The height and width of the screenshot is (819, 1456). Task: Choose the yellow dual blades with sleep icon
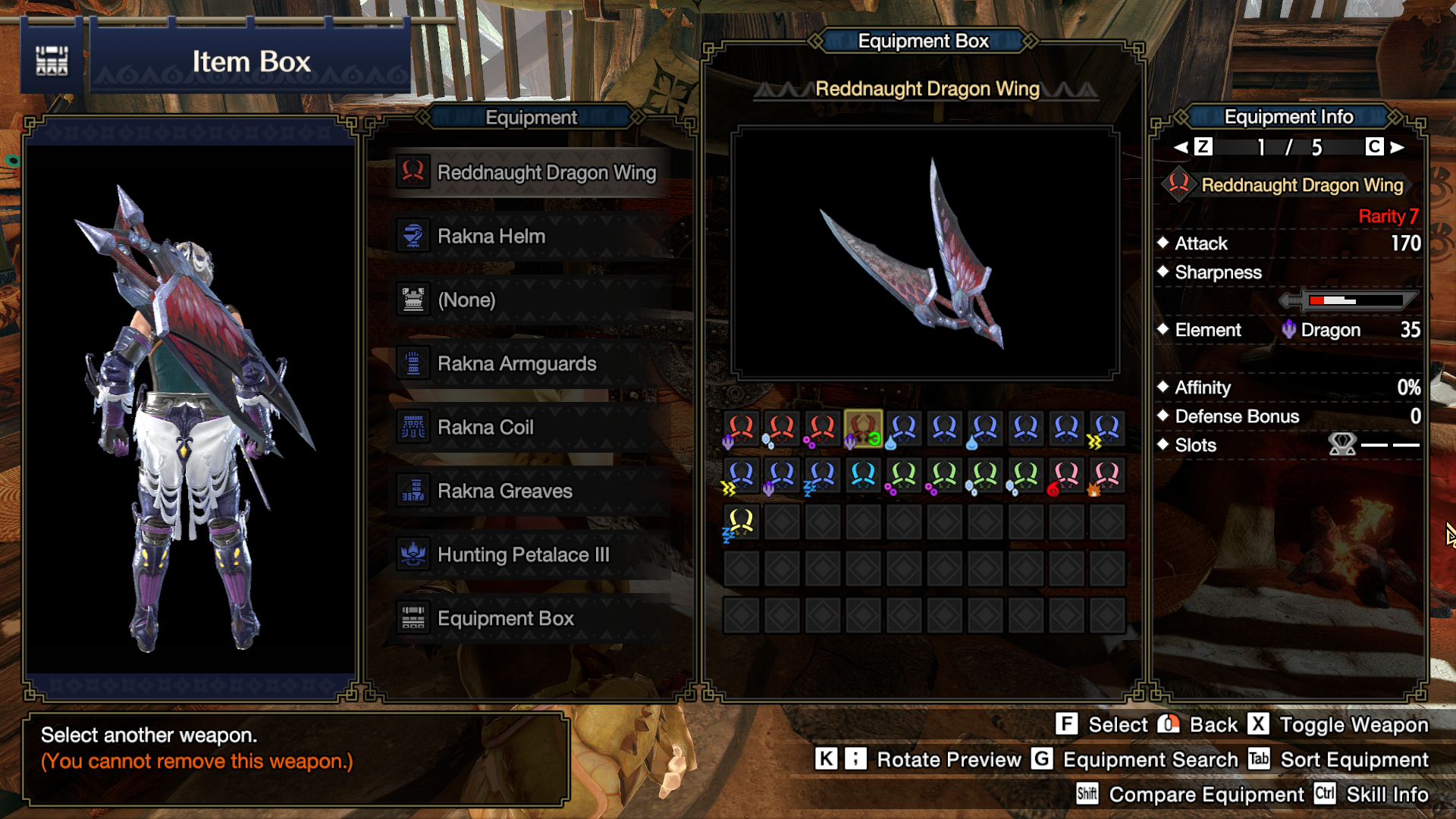(x=741, y=523)
